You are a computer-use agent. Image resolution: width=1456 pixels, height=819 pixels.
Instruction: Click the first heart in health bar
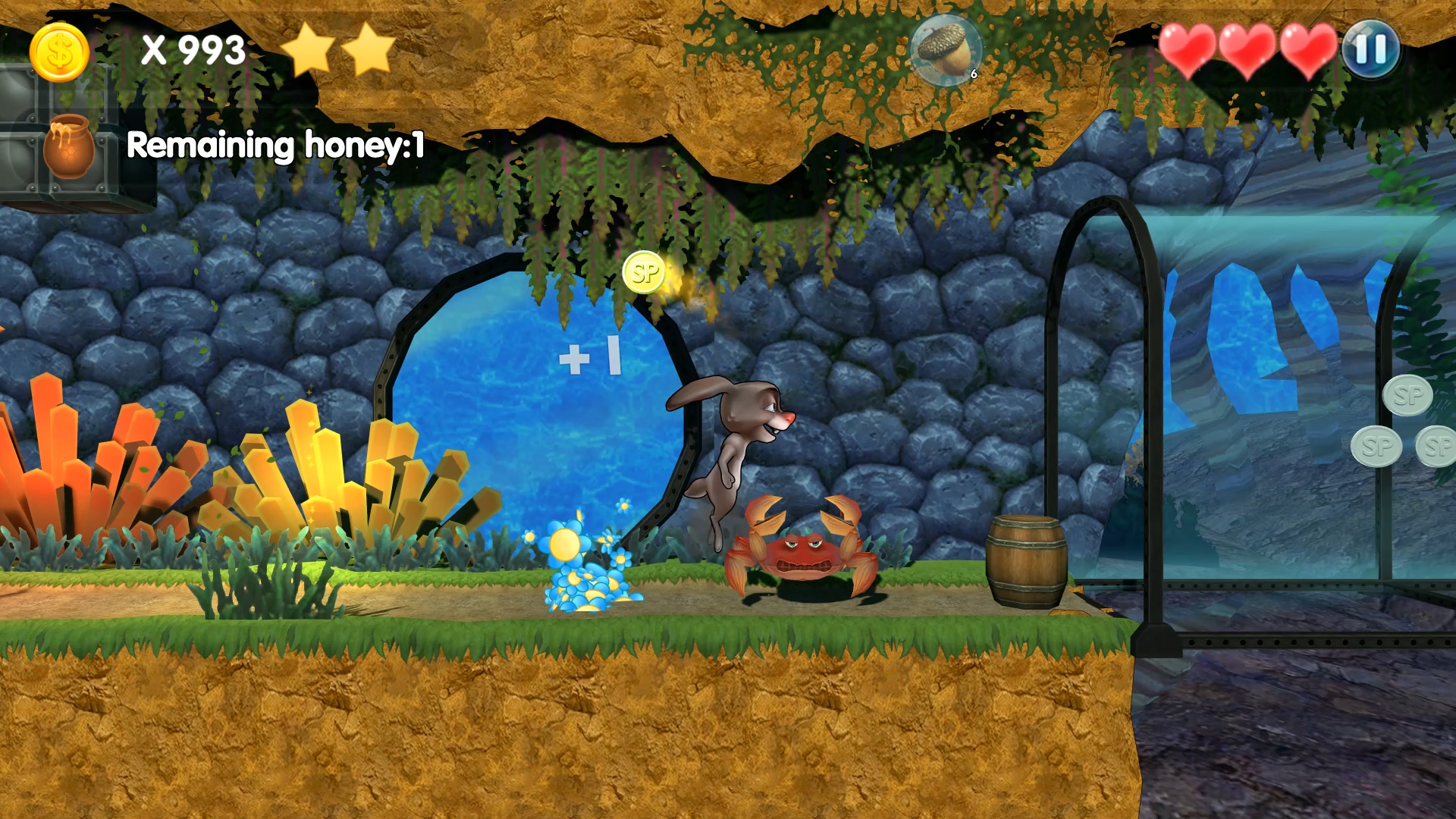1189,49
